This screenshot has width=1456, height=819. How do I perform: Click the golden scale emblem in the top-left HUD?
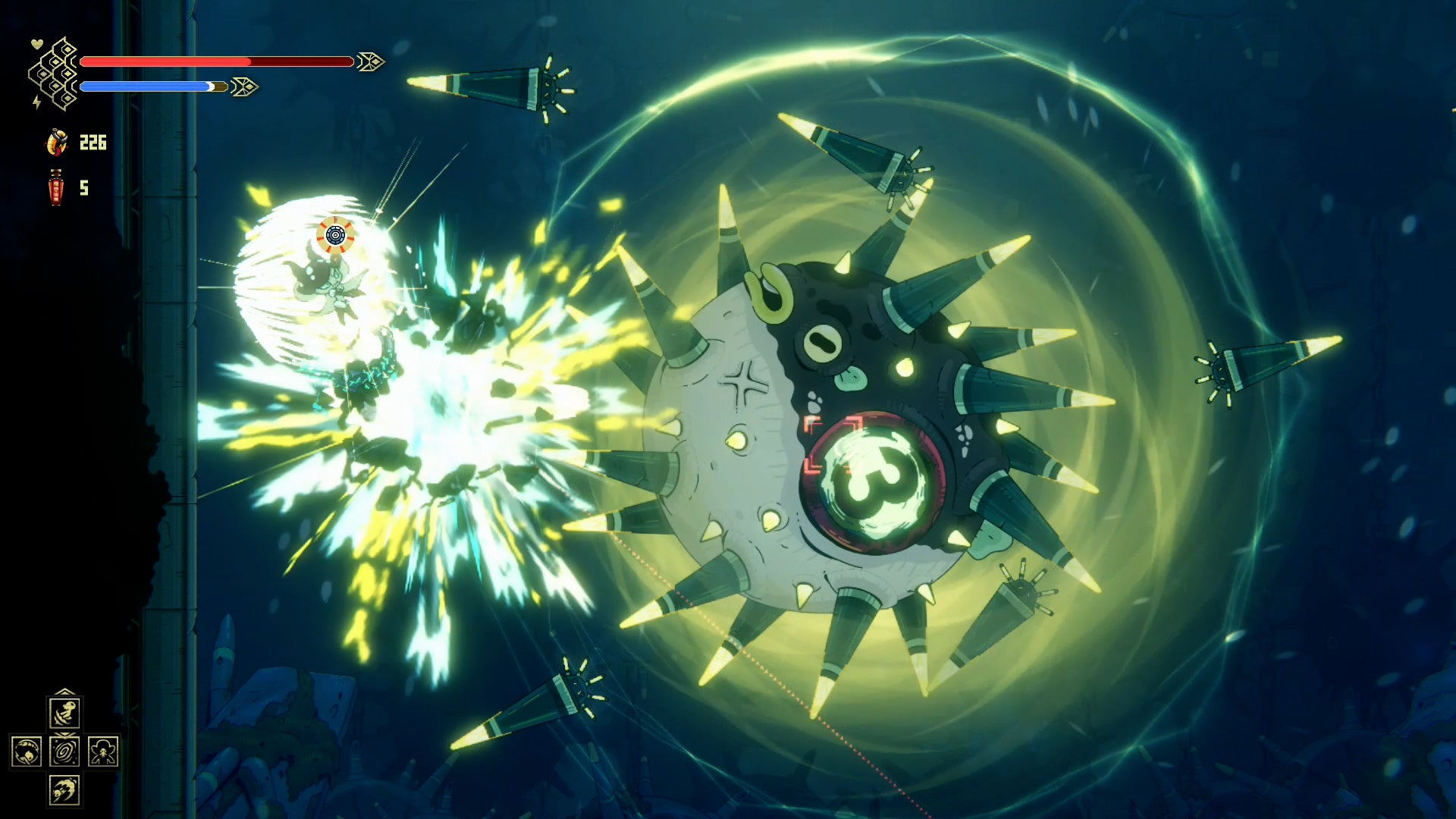click(x=55, y=73)
